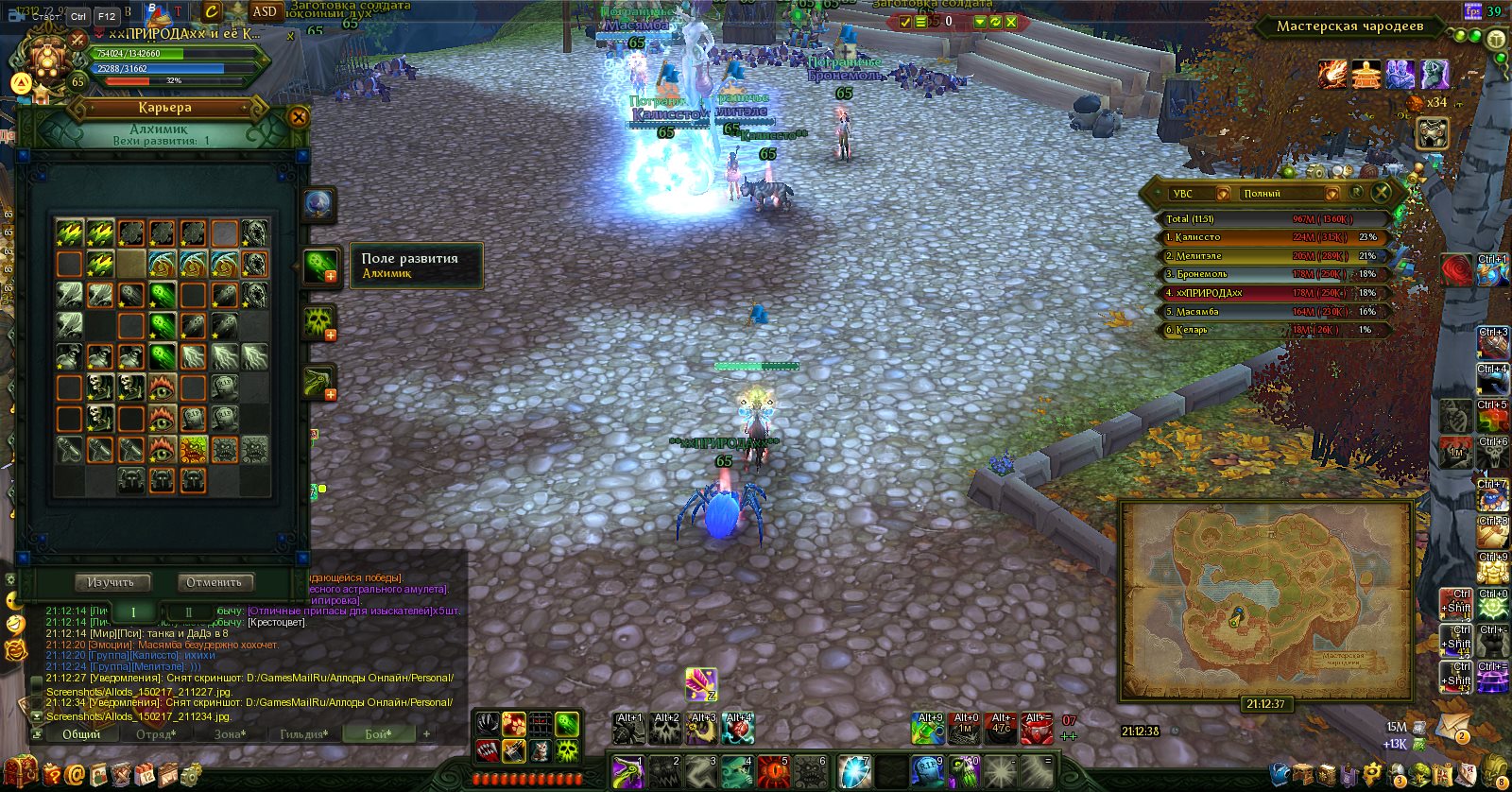Add a new chat tab with plus

[x=426, y=733]
